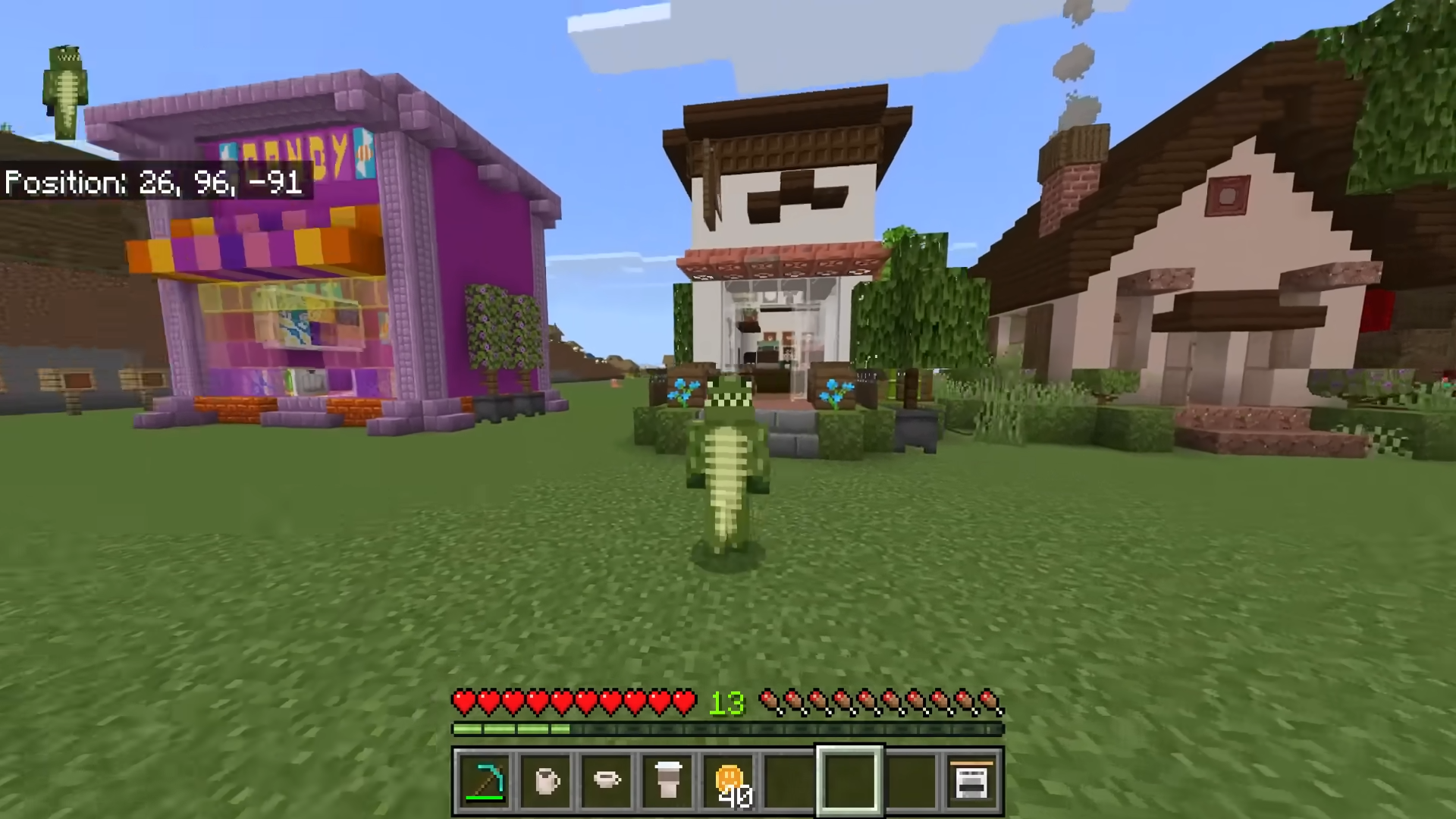The image size is (1456, 819).
Task: Select the stack of 40 gold coins
Action: (729, 781)
